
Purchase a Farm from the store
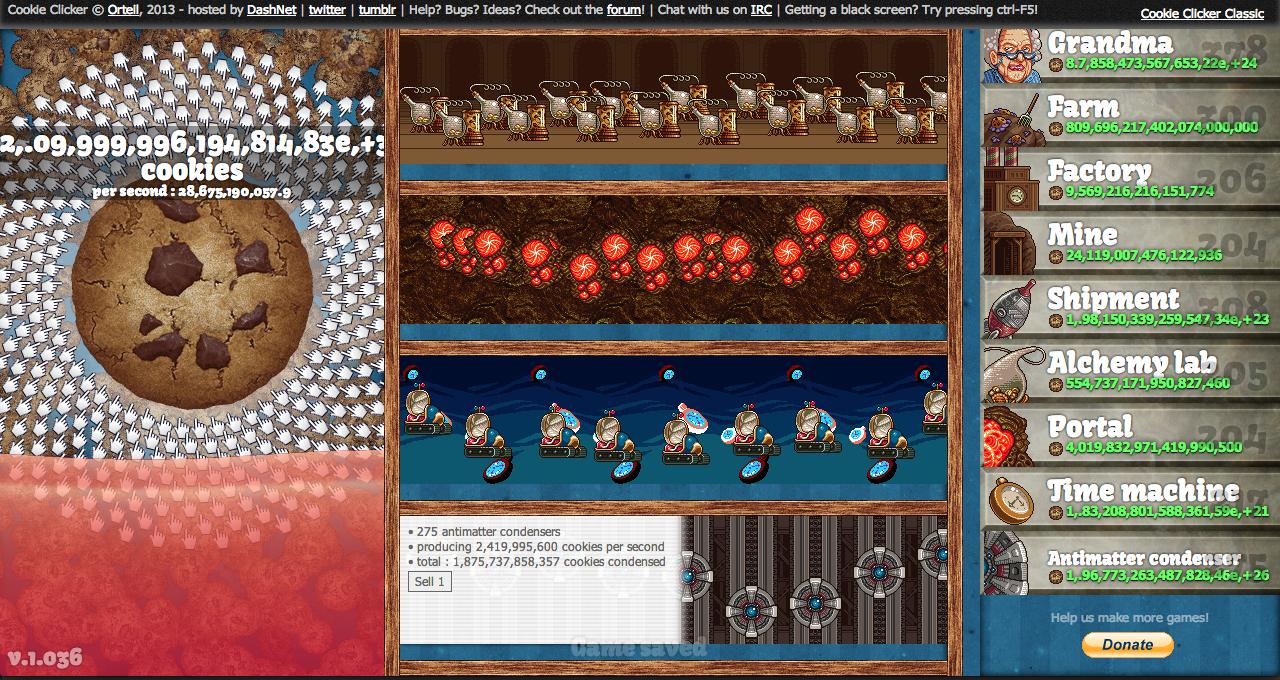pyautogui.click(x=1130, y=118)
